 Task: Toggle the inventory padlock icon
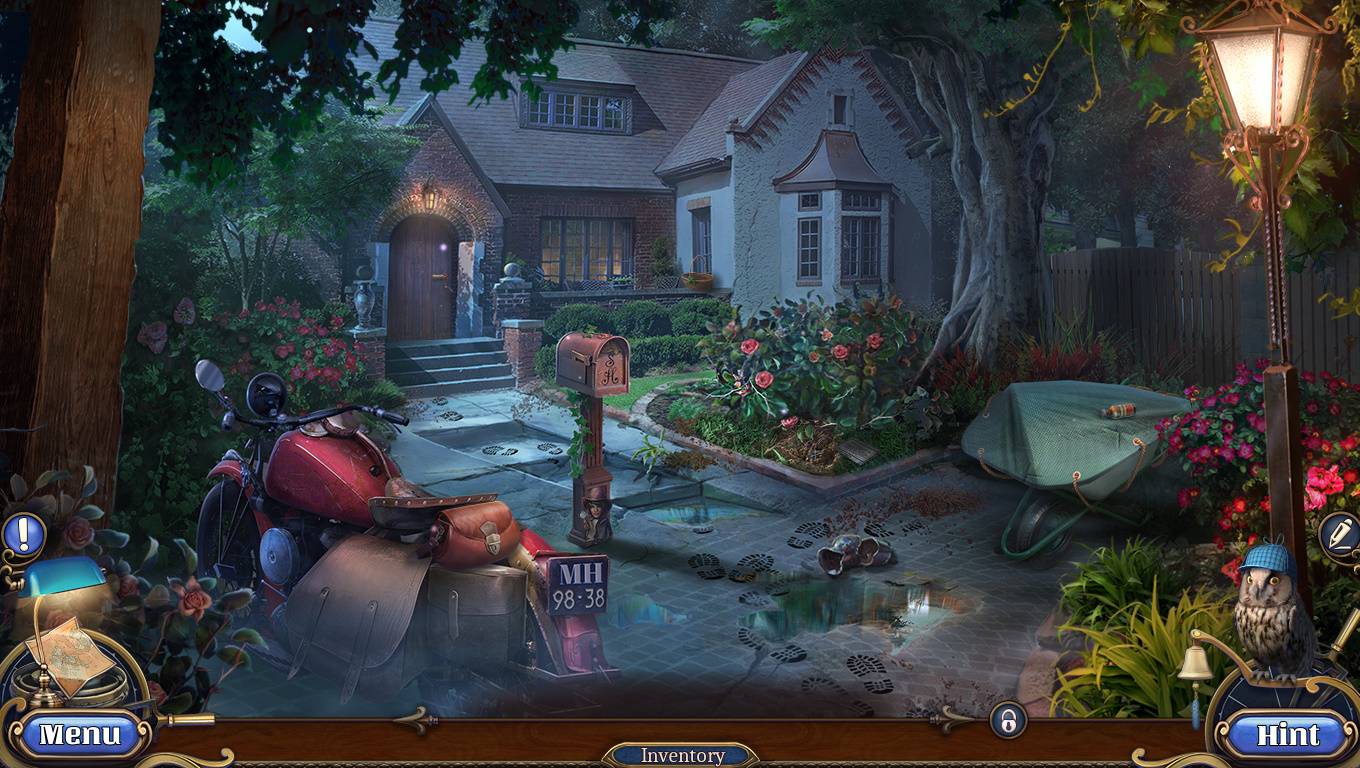(x=1008, y=719)
